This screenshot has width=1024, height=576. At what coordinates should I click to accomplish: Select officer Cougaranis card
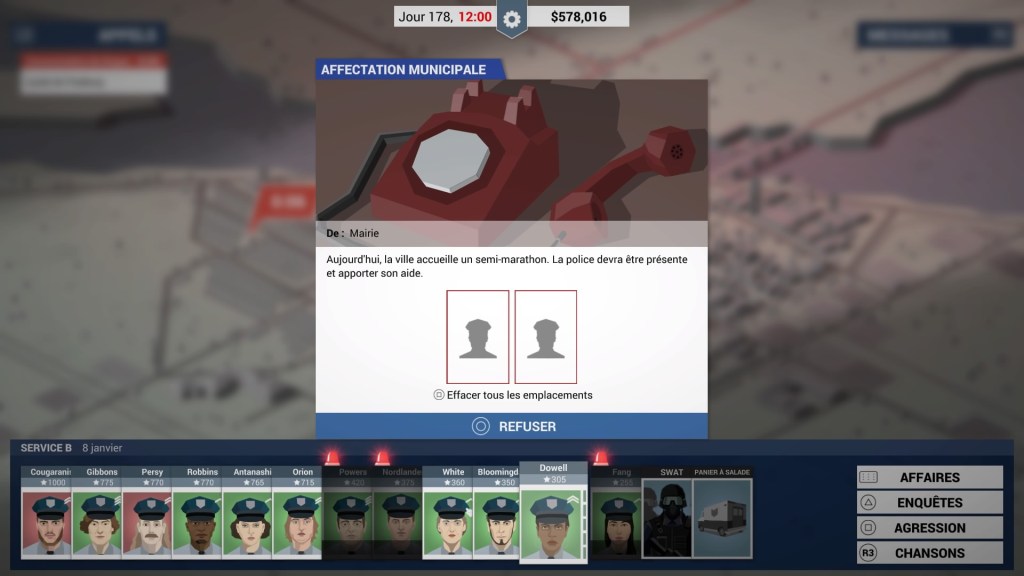click(47, 516)
